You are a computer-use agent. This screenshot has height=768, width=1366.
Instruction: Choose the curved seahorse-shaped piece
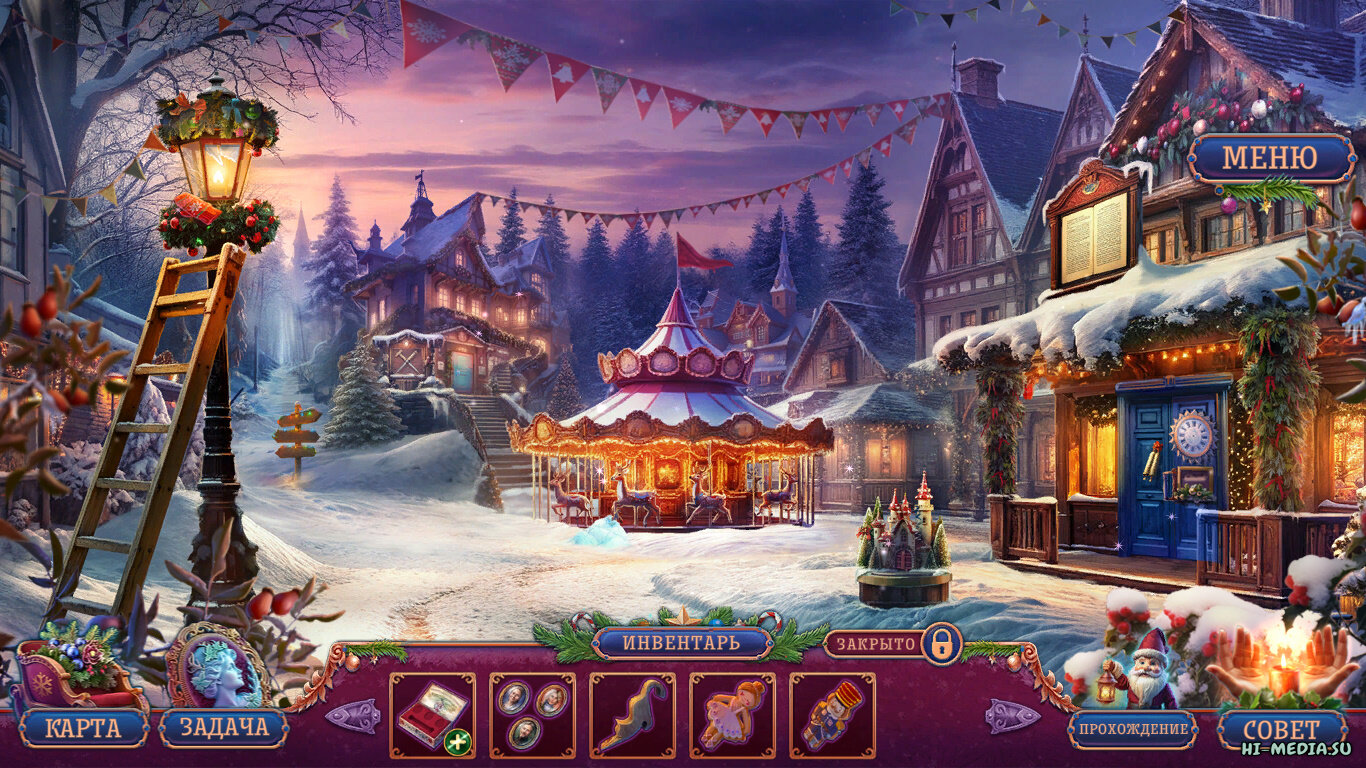click(632, 715)
